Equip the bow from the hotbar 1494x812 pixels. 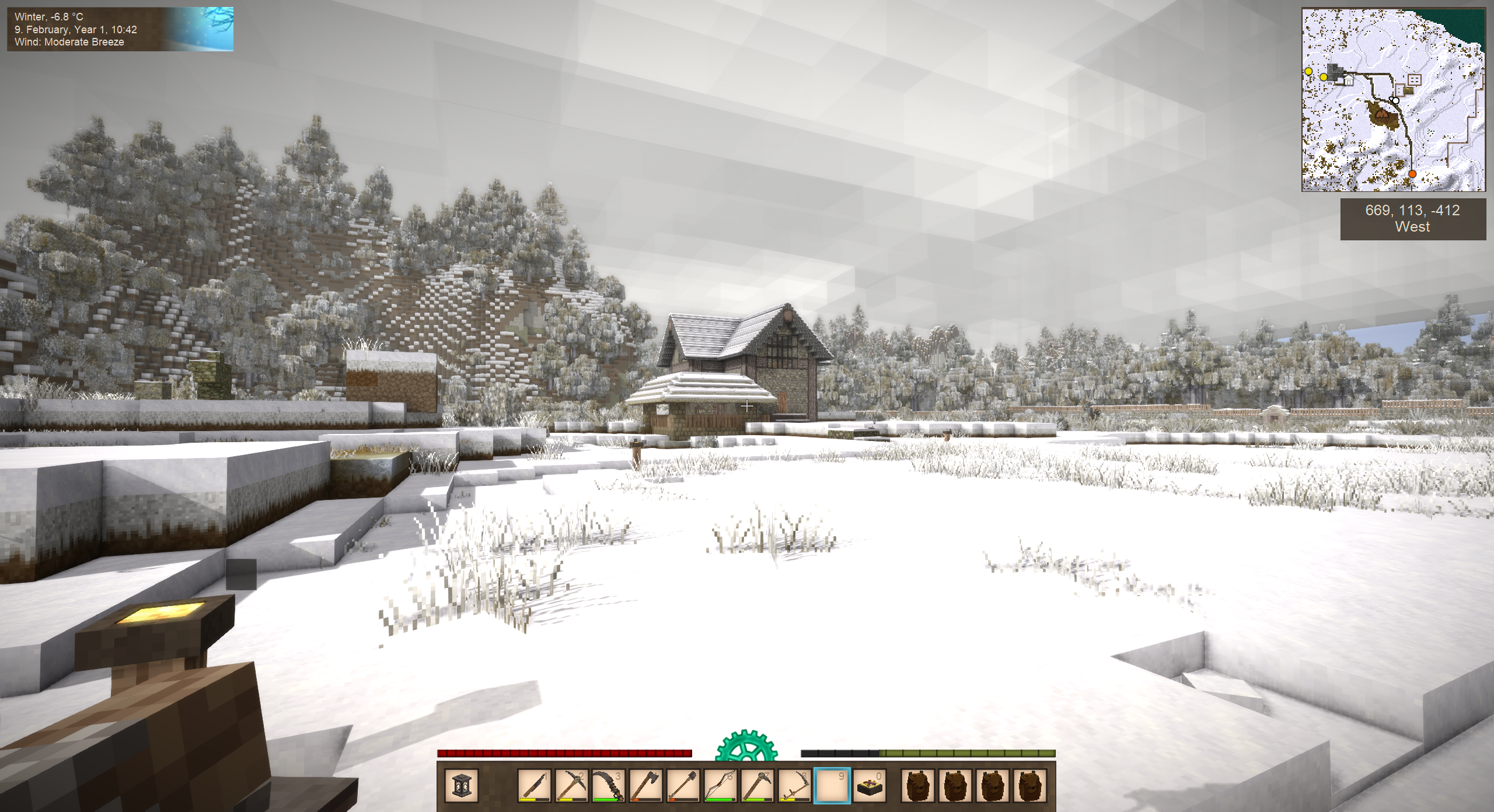click(x=721, y=785)
